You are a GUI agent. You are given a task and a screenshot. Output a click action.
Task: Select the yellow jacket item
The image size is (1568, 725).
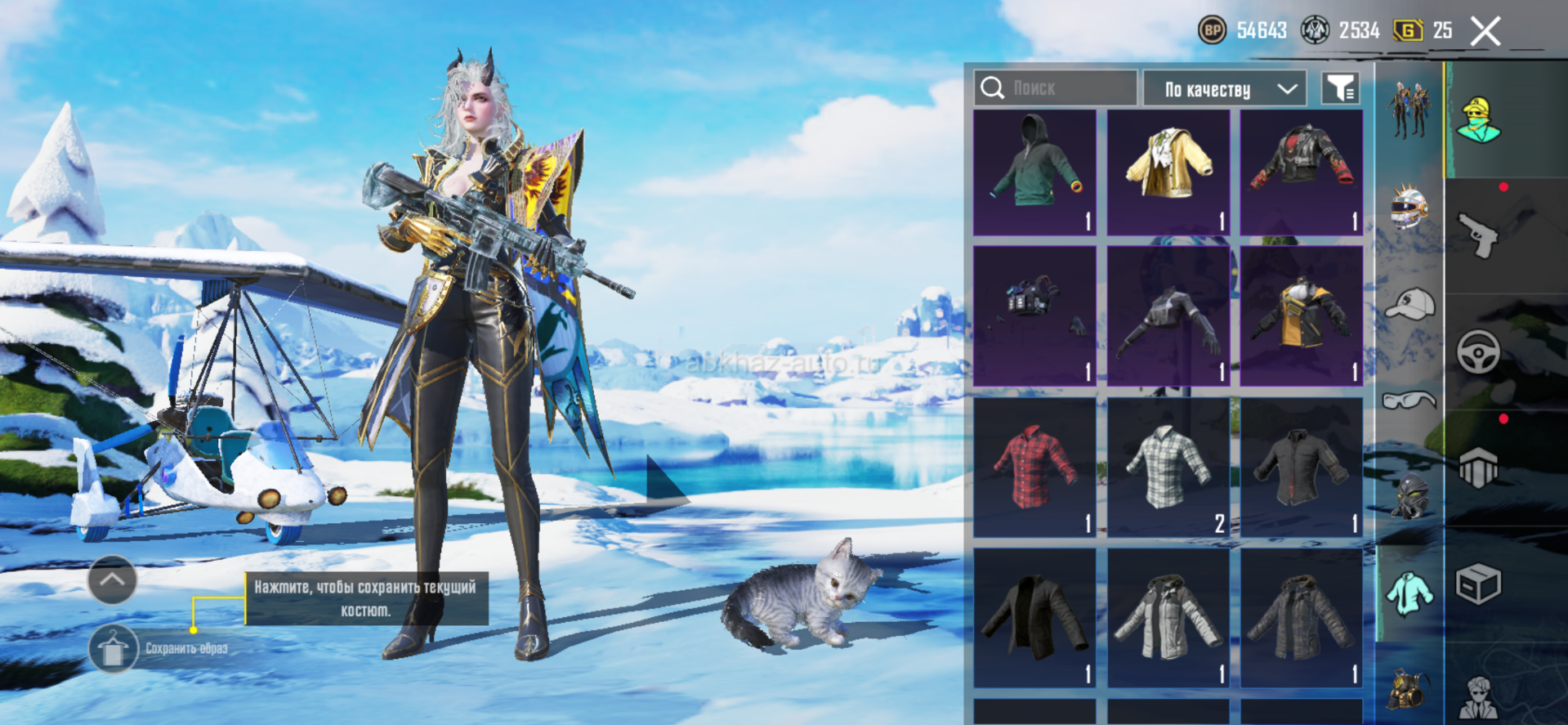click(1168, 172)
